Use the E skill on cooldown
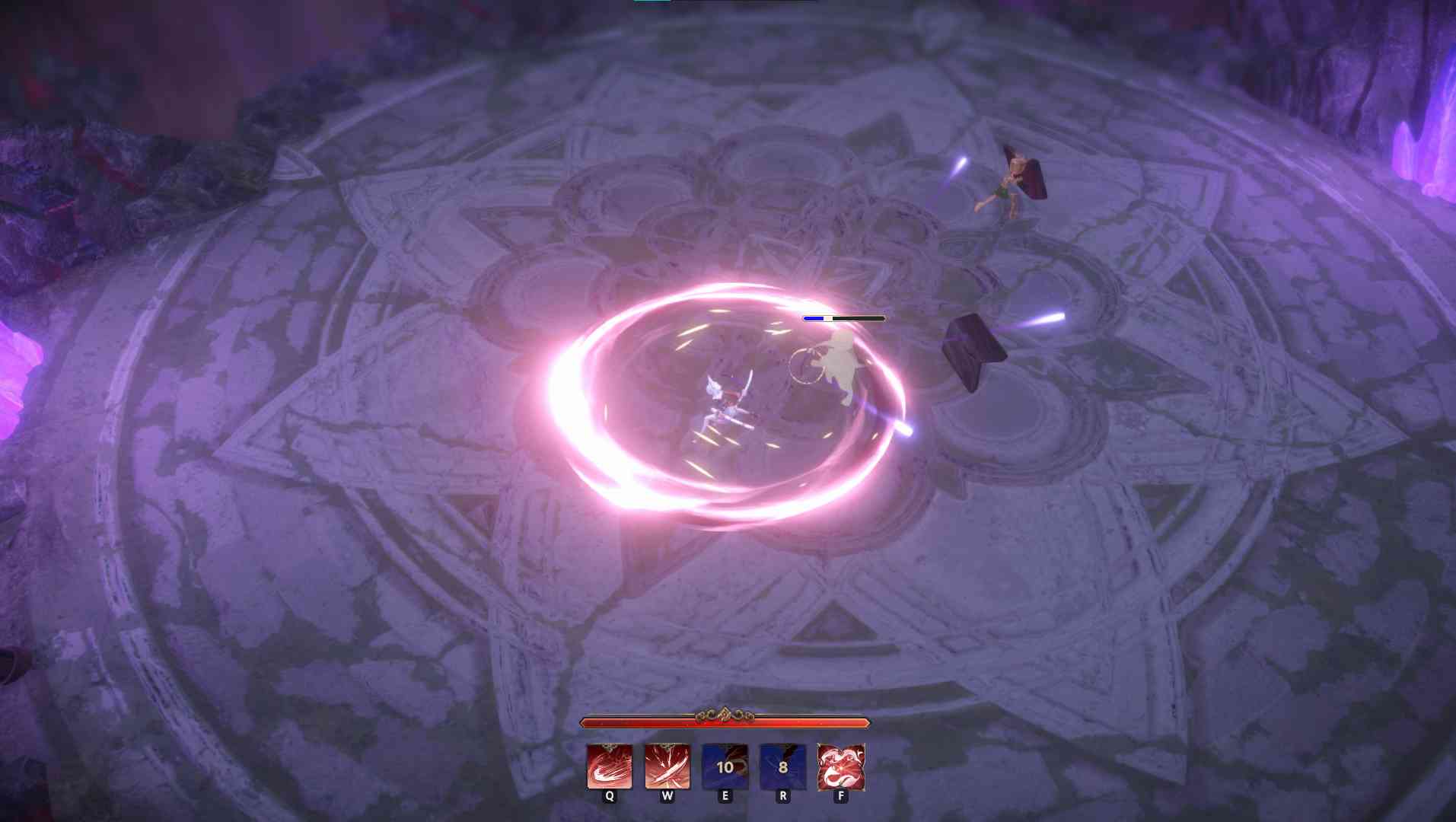This screenshot has height=822, width=1456. [x=724, y=767]
